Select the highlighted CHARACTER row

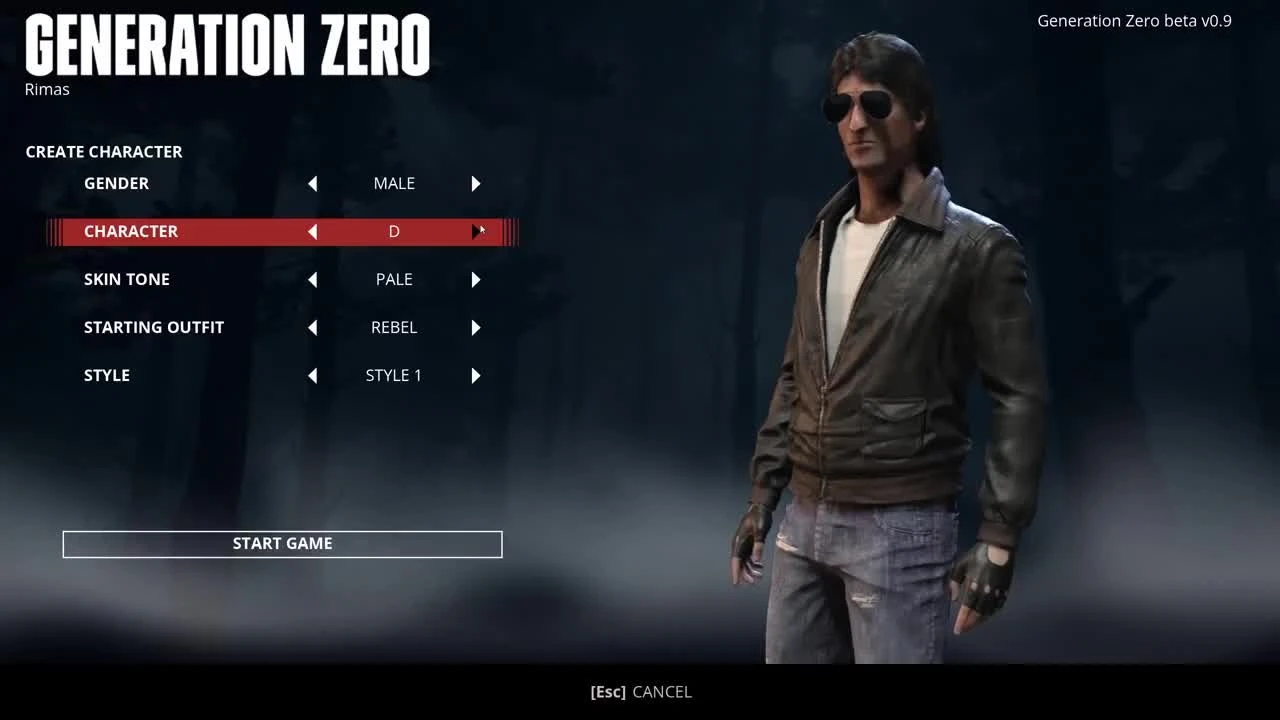click(131, 231)
